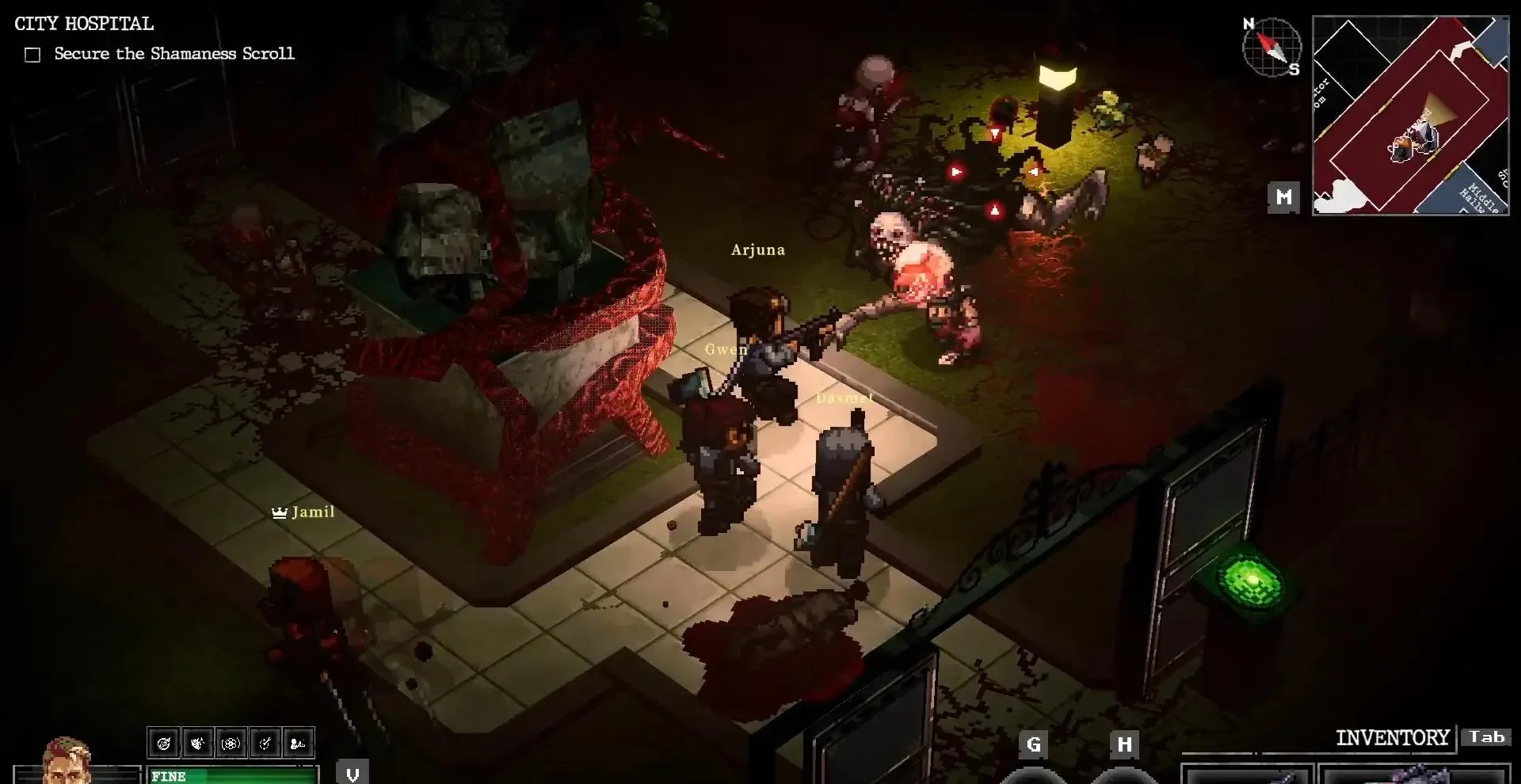
Task: Select the right weapon slot under Inventory
Action: pos(1415,774)
